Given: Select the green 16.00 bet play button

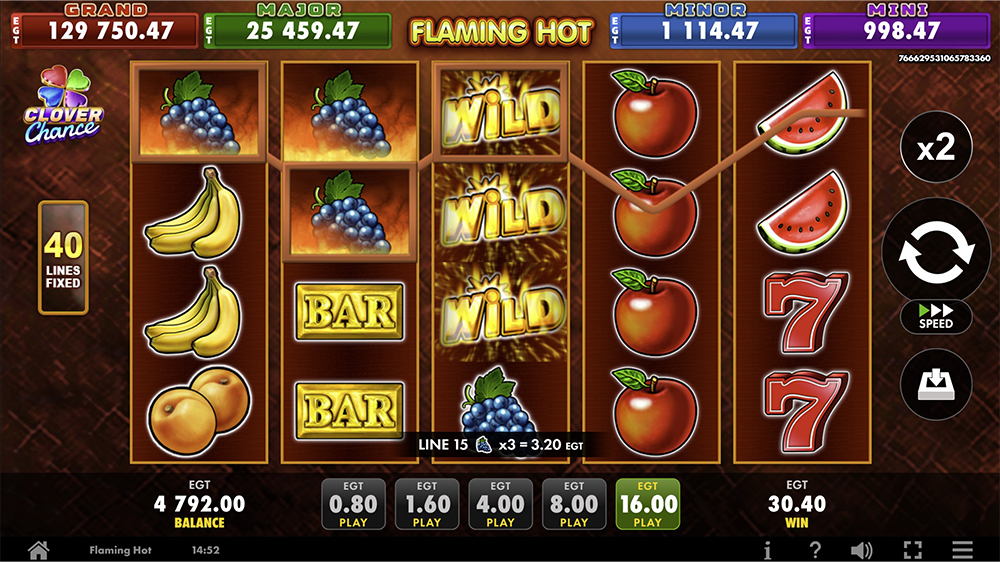Looking at the screenshot, I should click(x=647, y=504).
